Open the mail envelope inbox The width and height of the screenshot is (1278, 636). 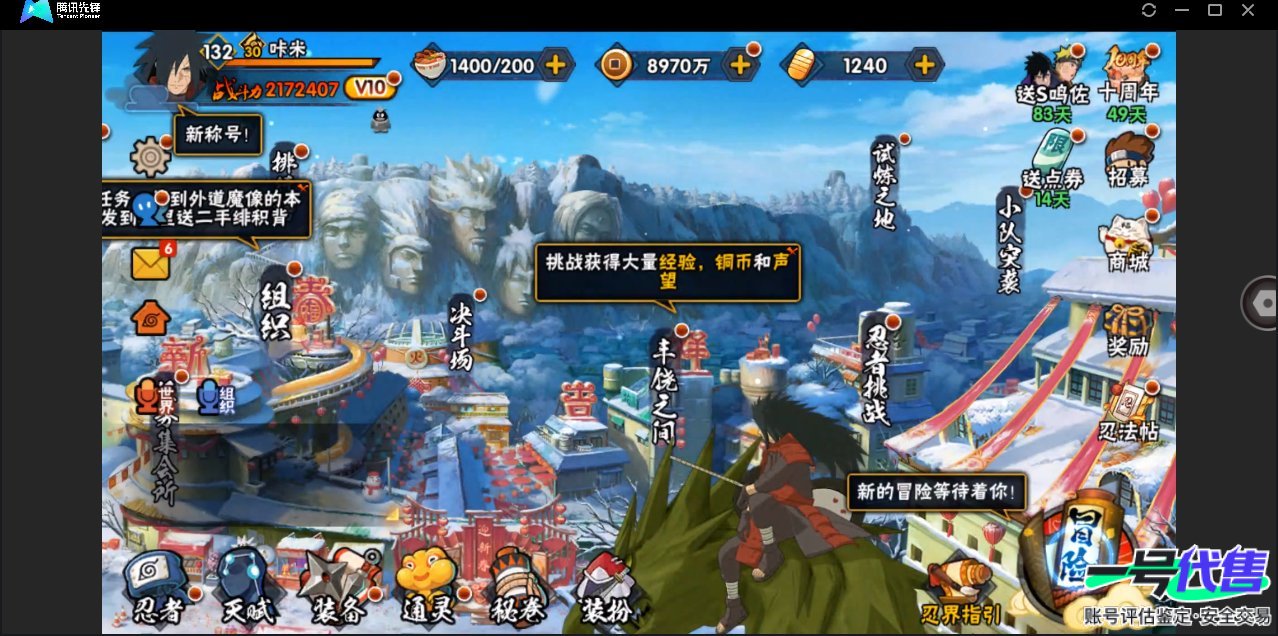click(151, 263)
